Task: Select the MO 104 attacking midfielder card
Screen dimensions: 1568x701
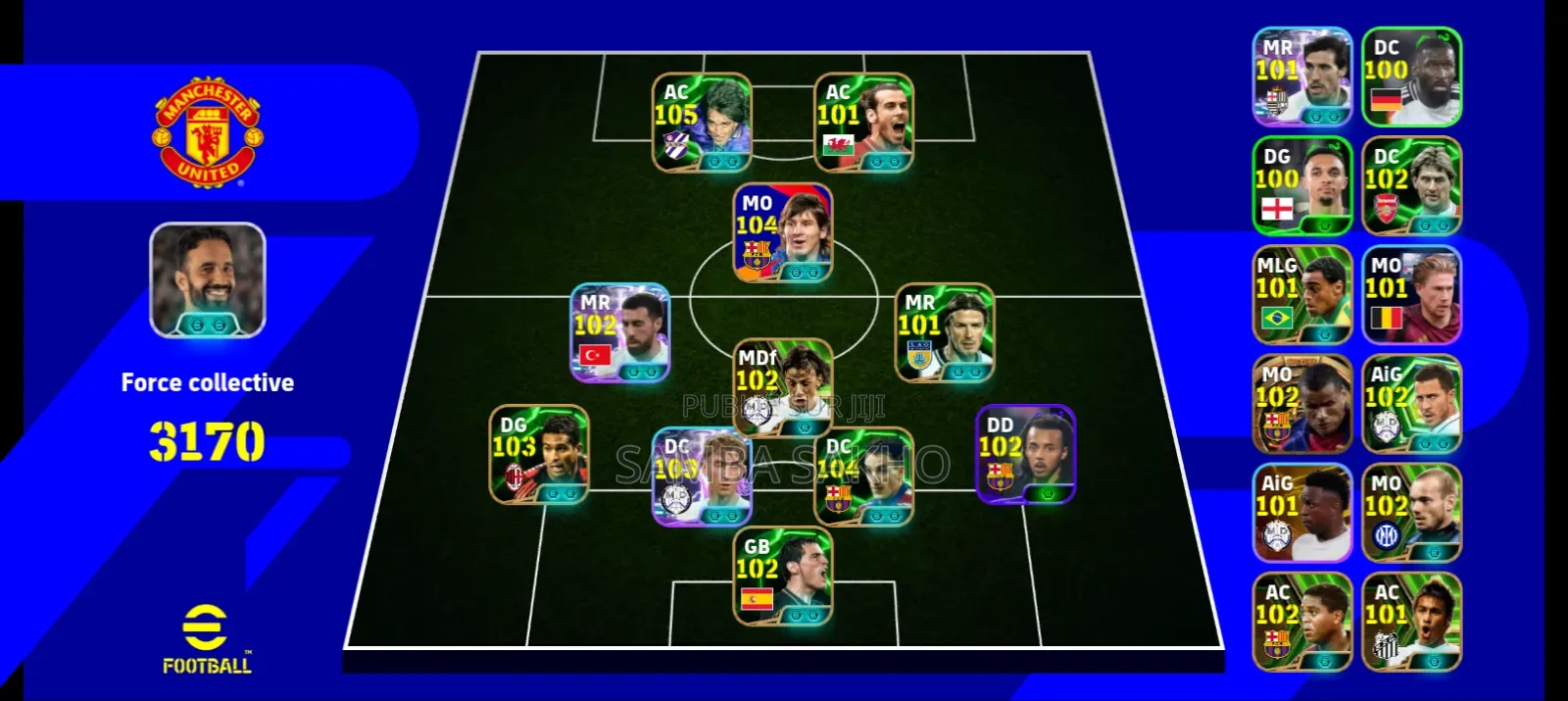Action: tap(783, 233)
